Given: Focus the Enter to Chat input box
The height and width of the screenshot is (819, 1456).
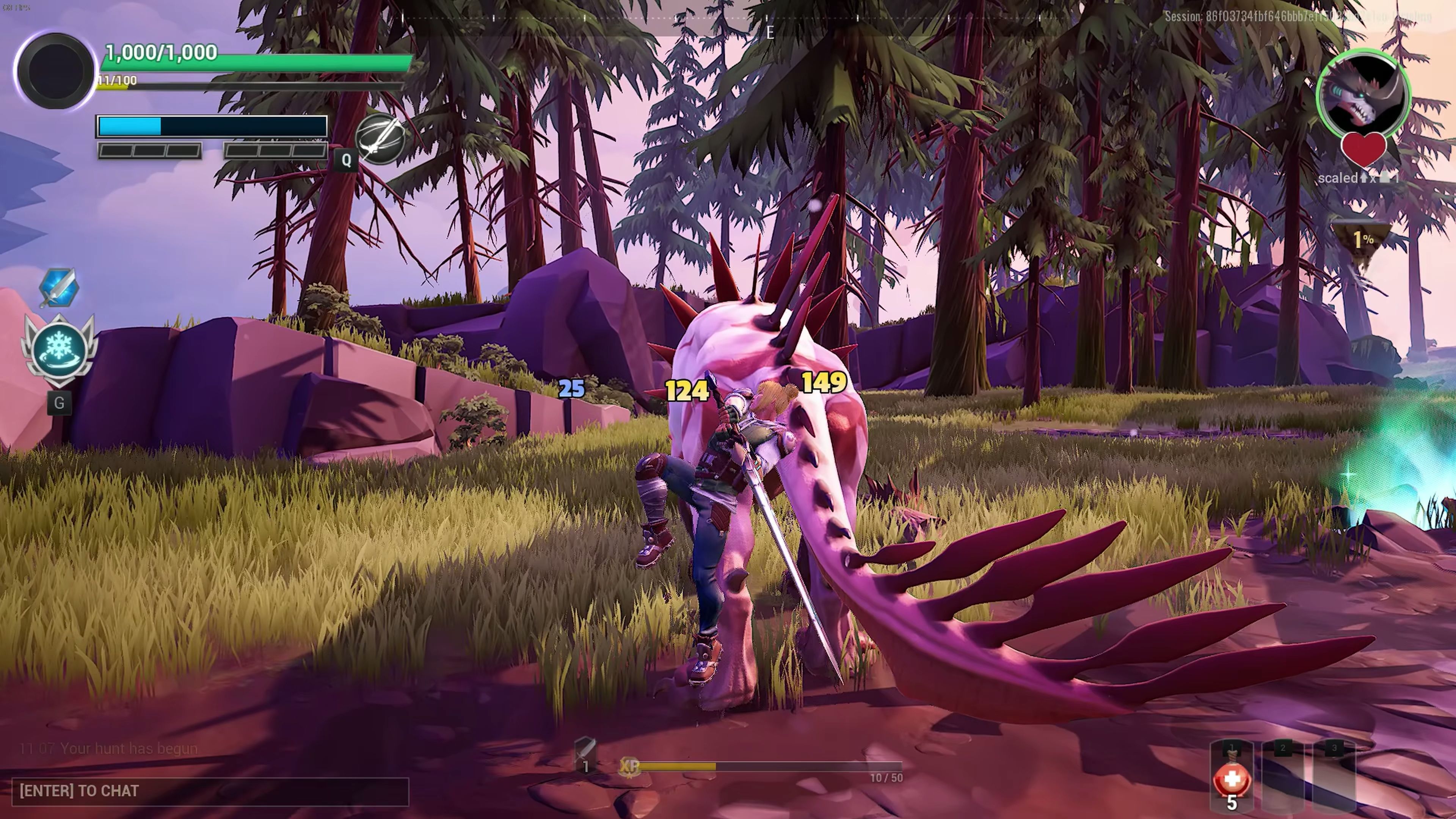Looking at the screenshot, I should click(210, 791).
